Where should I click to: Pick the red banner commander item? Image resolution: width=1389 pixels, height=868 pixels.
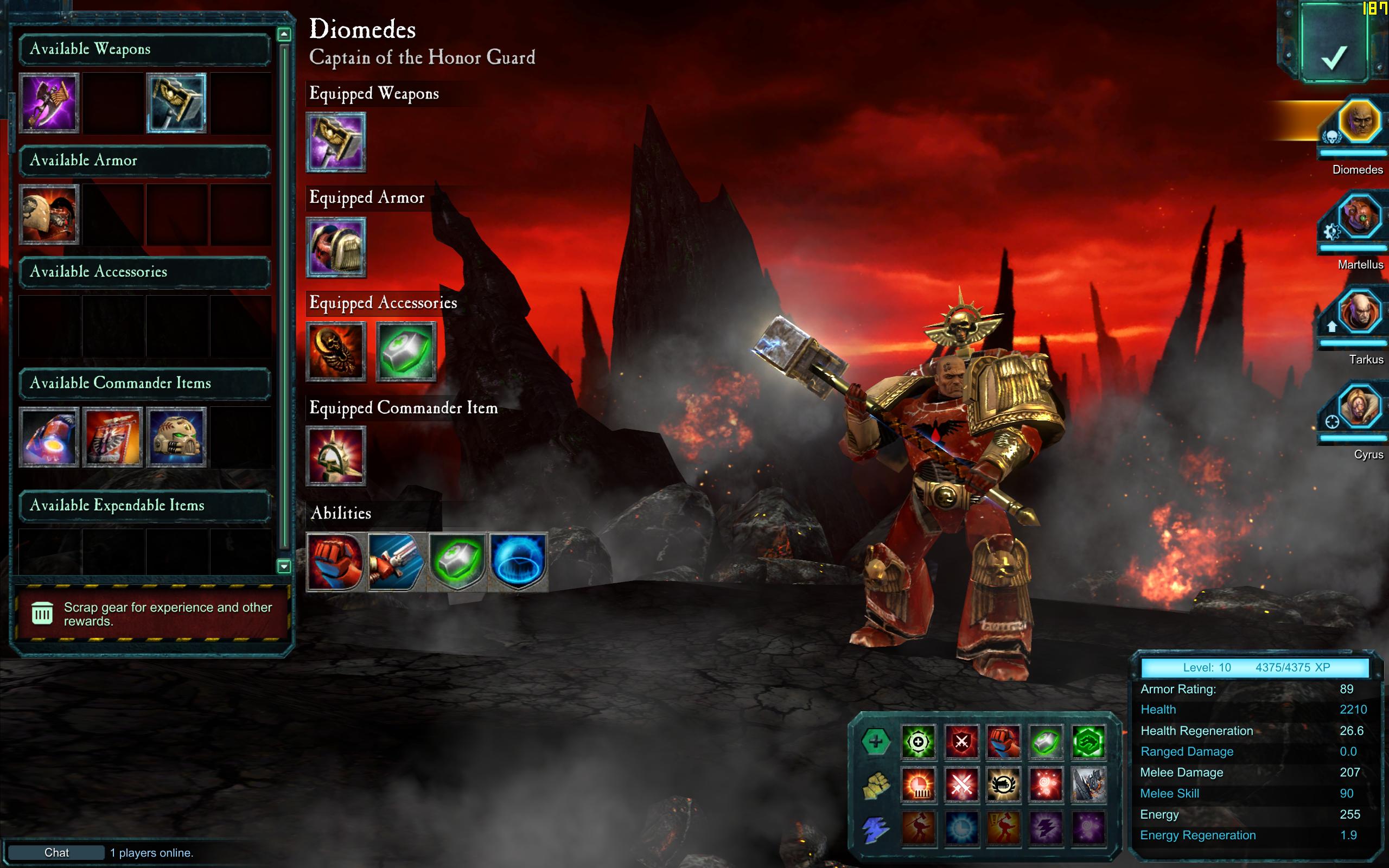pos(112,437)
